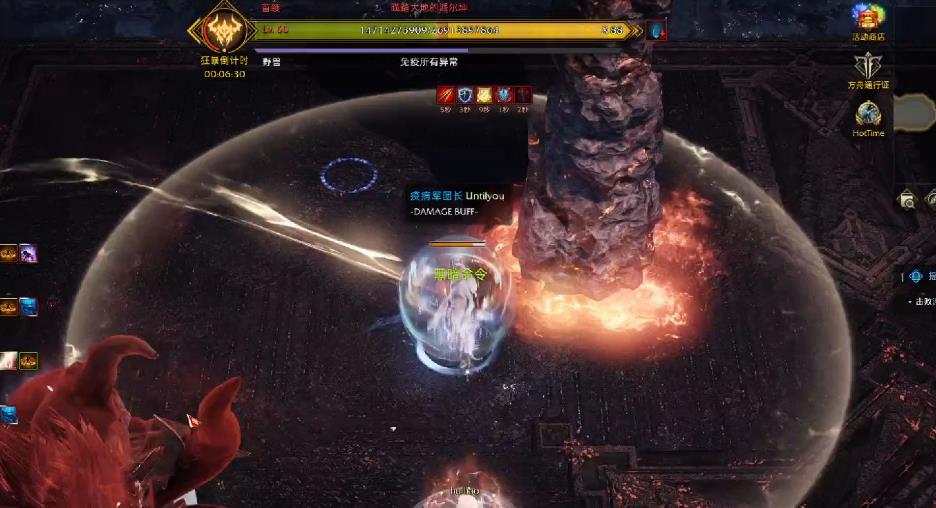The height and width of the screenshot is (508, 936).
Task: Open the 方舟通行证 Ark Pass
Action: click(x=867, y=67)
